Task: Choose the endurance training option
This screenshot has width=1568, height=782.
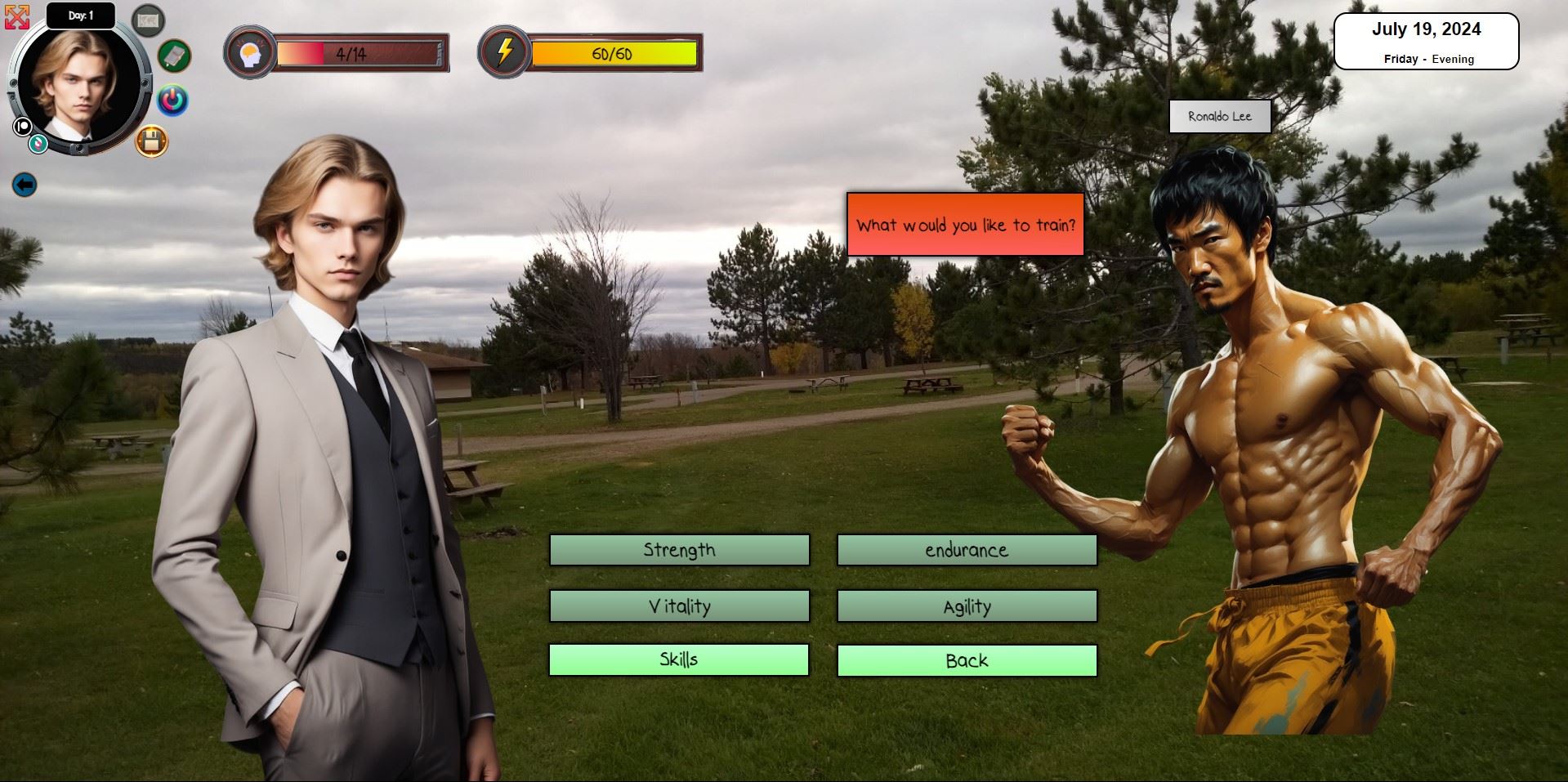Action: 967,550
